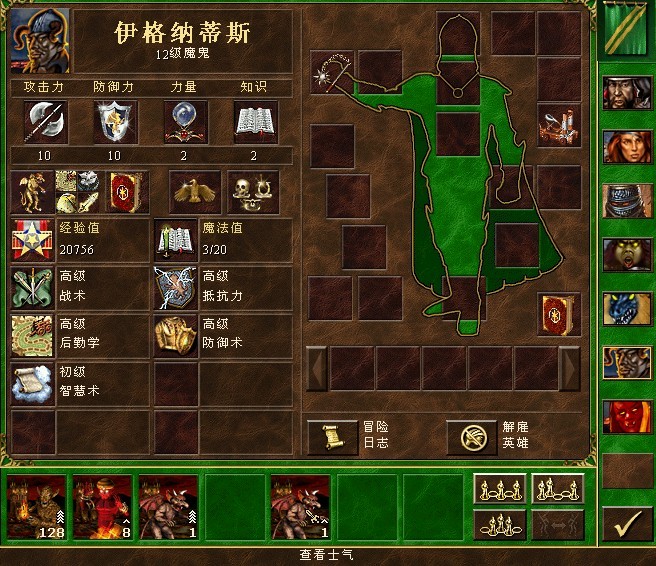The image size is (656, 566).
Task: Open the red spellbook in the equipment panel
Action: [x=559, y=314]
